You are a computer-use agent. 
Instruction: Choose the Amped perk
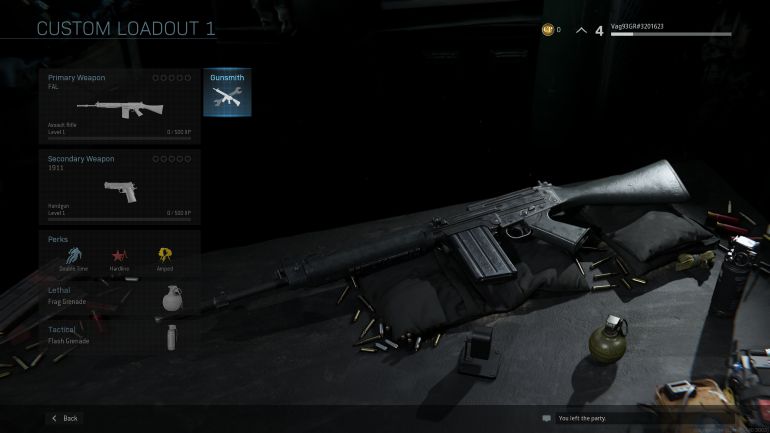point(164,257)
